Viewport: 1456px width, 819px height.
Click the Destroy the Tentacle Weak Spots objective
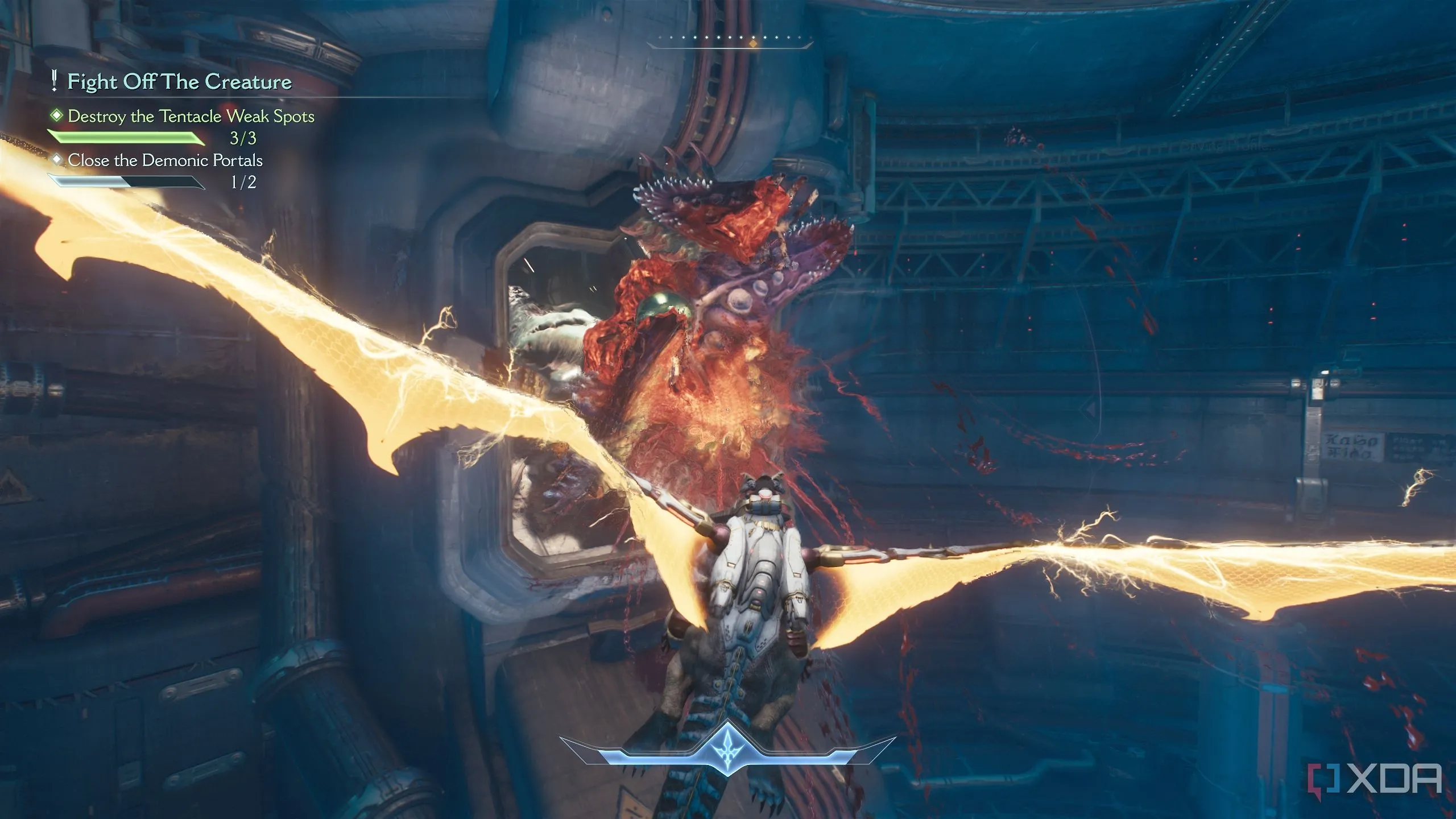point(191,117)
